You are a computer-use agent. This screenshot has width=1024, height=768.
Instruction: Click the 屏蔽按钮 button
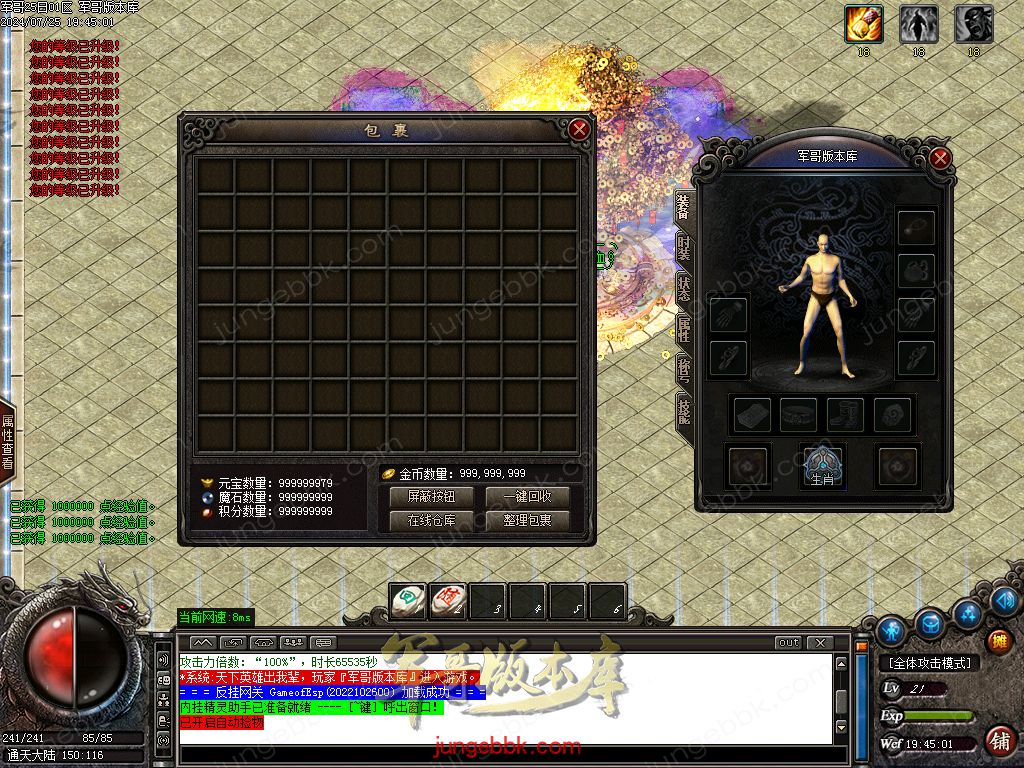coord(431,497)
